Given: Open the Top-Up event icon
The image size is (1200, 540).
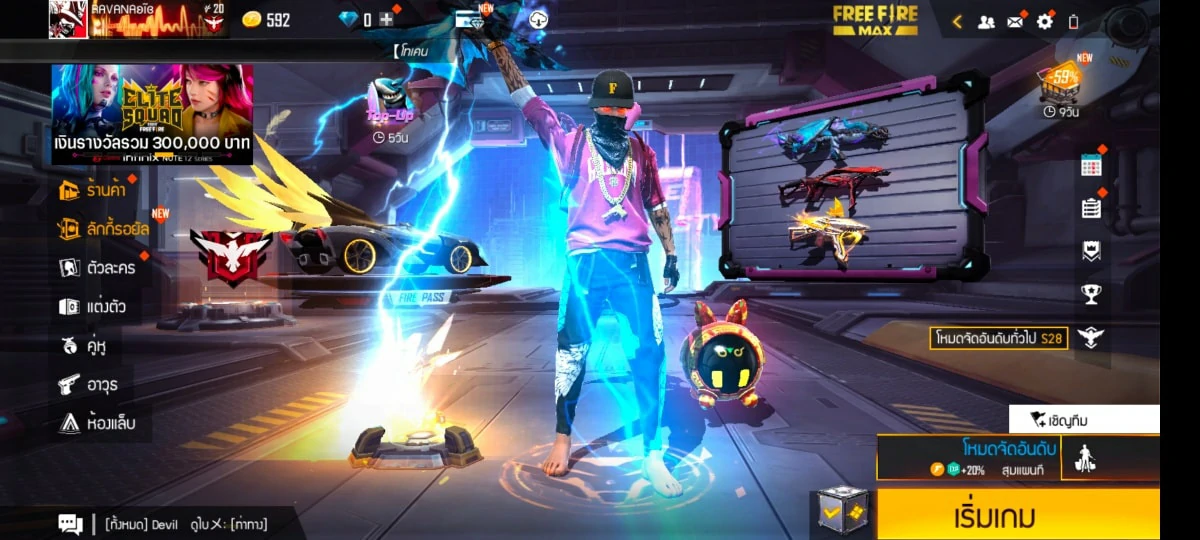Looking at the screenshot, I should pos(389,106).
